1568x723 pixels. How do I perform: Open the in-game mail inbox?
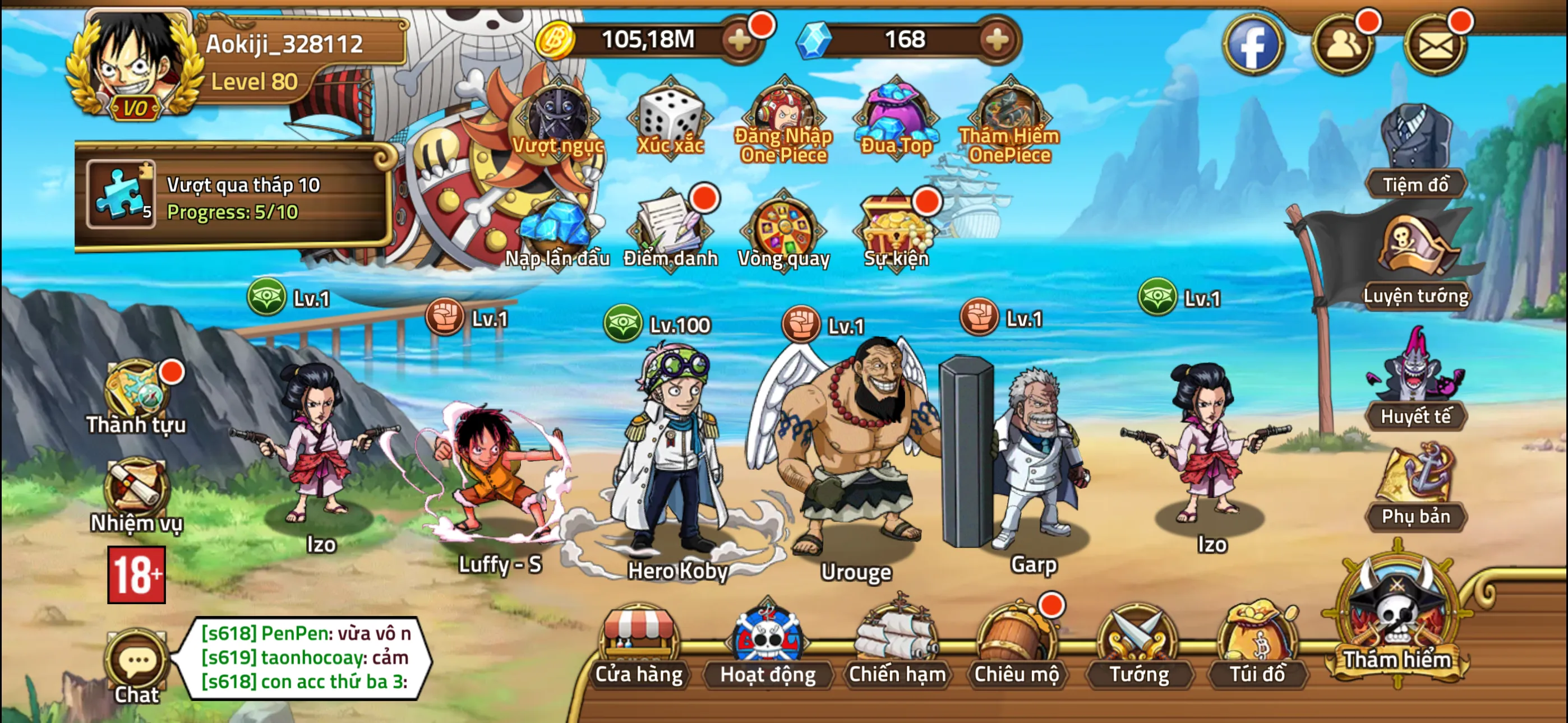coord(1435,44)
